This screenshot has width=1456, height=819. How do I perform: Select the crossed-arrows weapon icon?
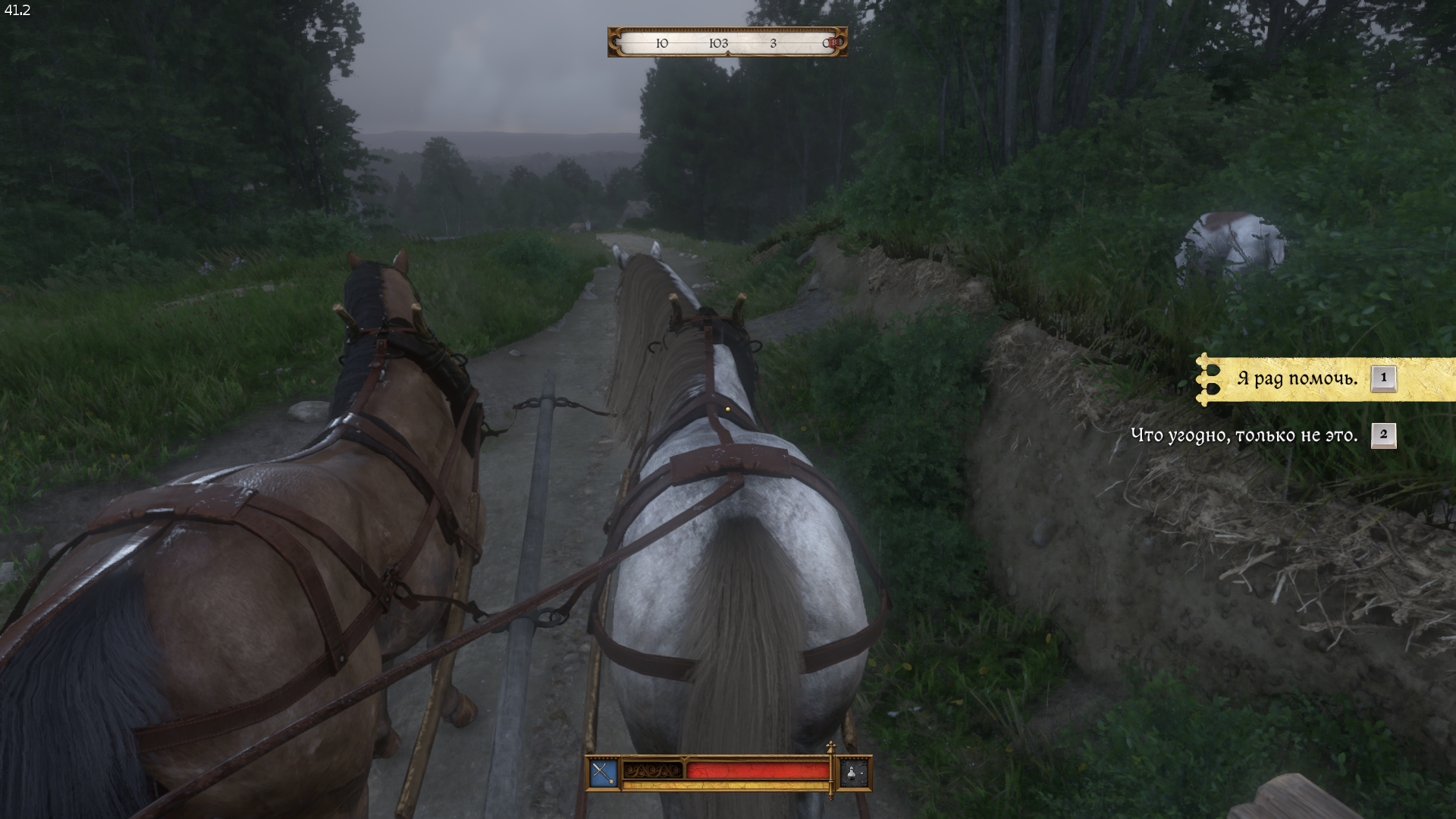(603, 773)
